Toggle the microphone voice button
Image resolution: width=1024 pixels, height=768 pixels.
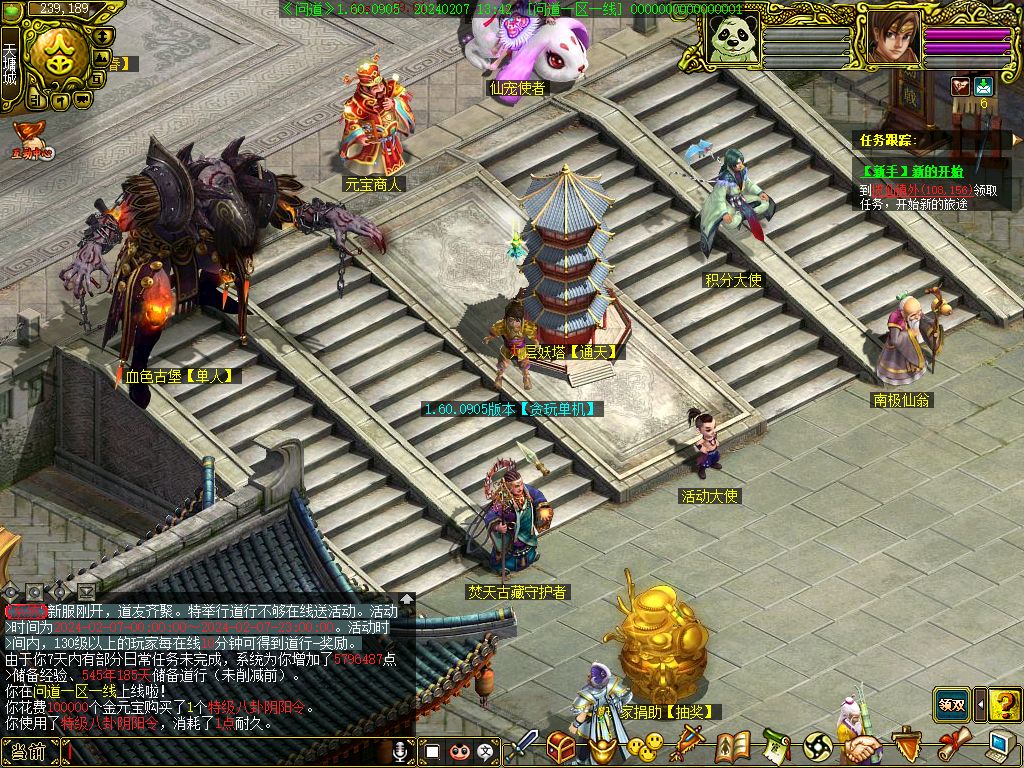[402, 751]
